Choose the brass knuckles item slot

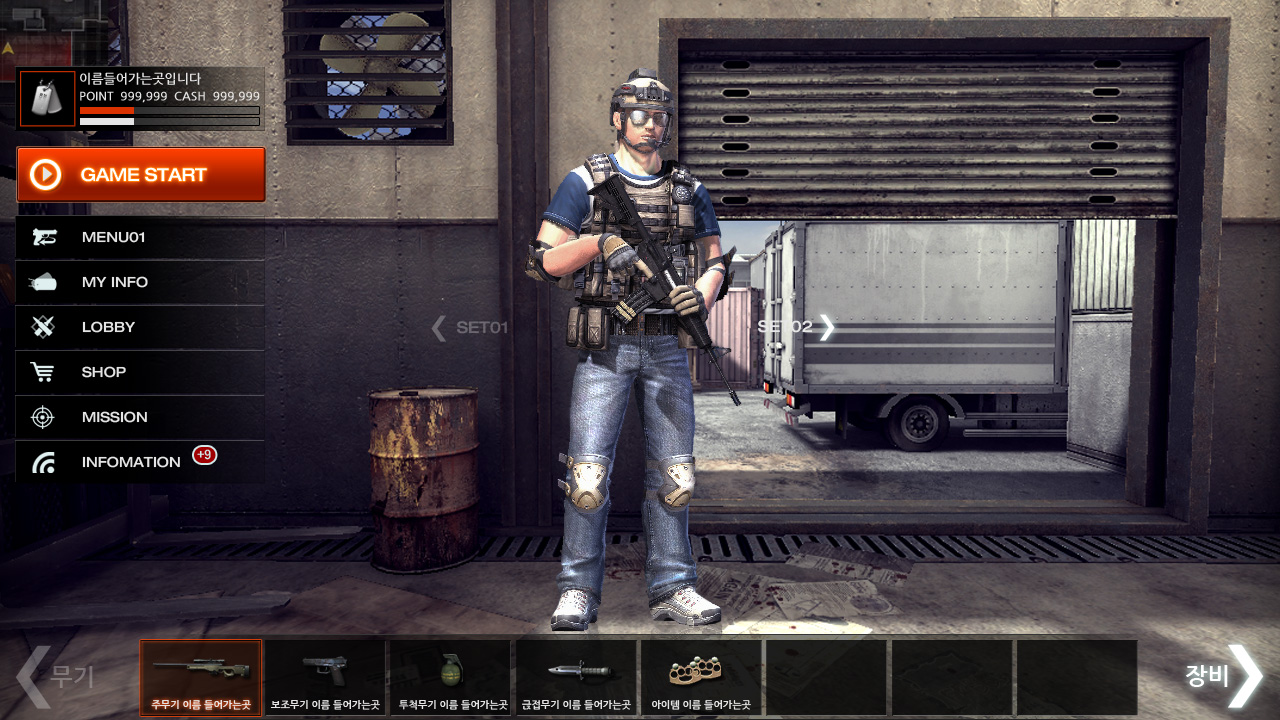click(700, 677)
